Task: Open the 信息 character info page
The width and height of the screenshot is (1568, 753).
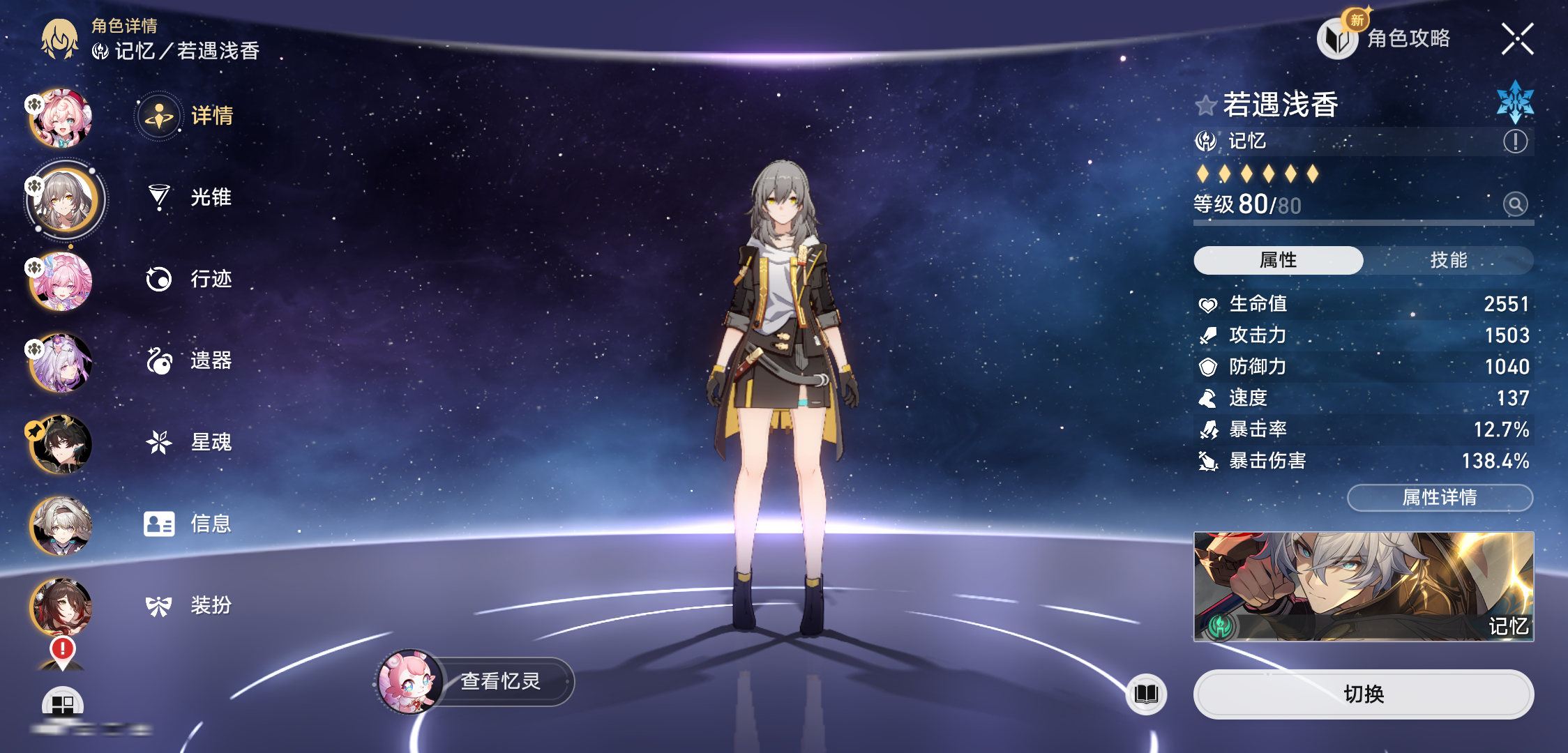Action: [188, 524]
